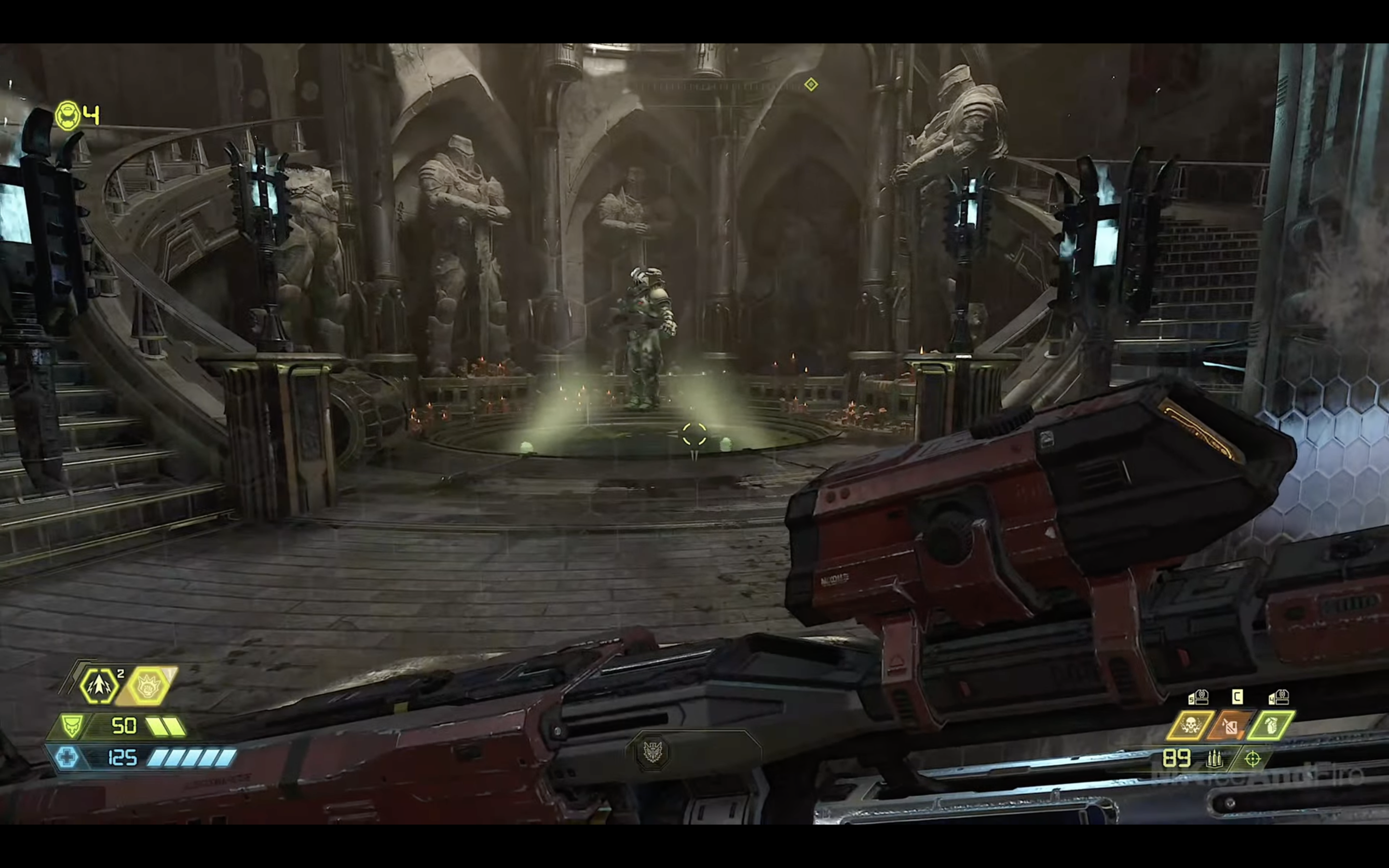This screenshot has height=868, width=1389.
Task: Select the Blood Punch fist icon
Action: pyautogui.click(x=148, y=685)
